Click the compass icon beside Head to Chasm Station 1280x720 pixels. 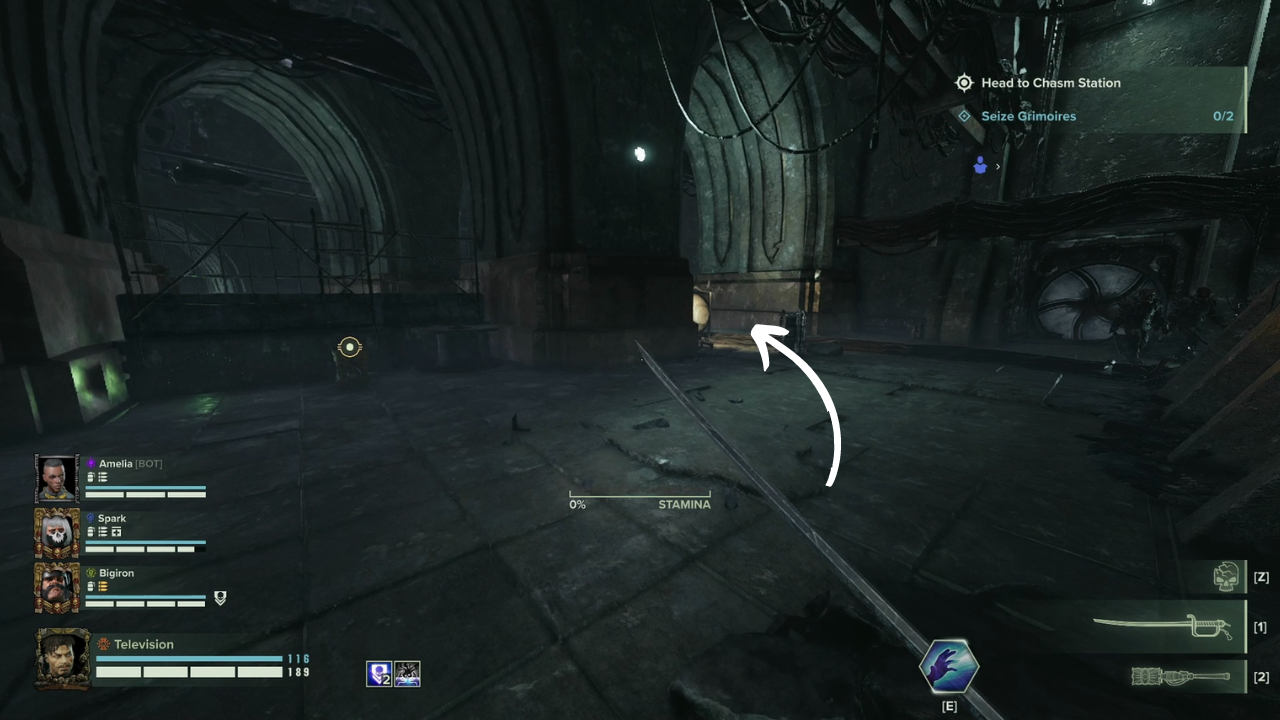(964, 83)
